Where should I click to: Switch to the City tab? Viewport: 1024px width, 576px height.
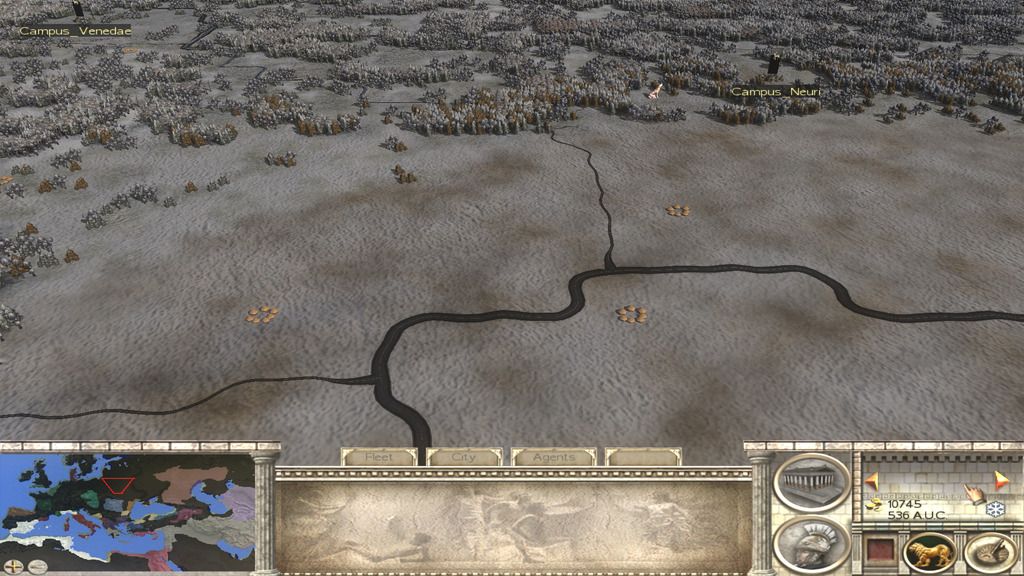[464, 457]
